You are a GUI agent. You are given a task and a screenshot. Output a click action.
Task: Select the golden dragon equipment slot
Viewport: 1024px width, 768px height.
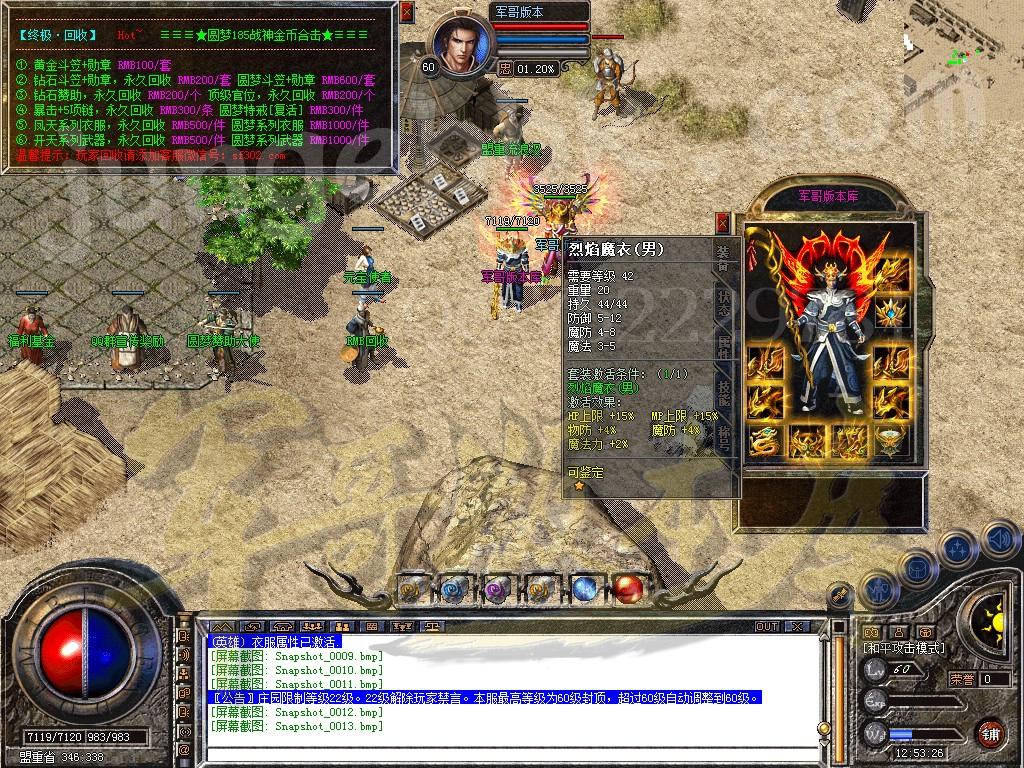pyautogui.click(x=765, y=440)
